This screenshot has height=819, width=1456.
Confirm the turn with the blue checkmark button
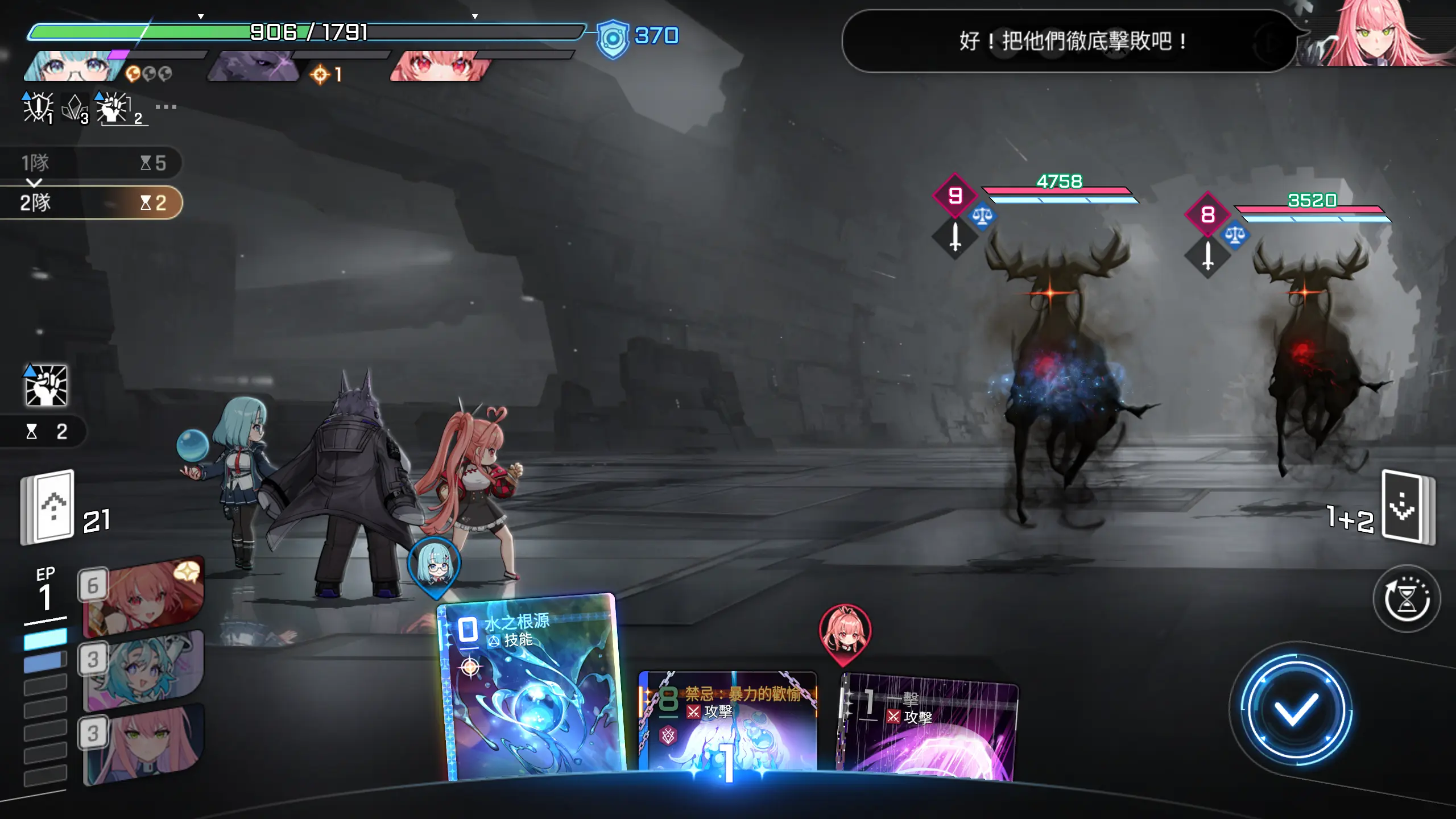pyautogui.click(x=1295, y=710)
